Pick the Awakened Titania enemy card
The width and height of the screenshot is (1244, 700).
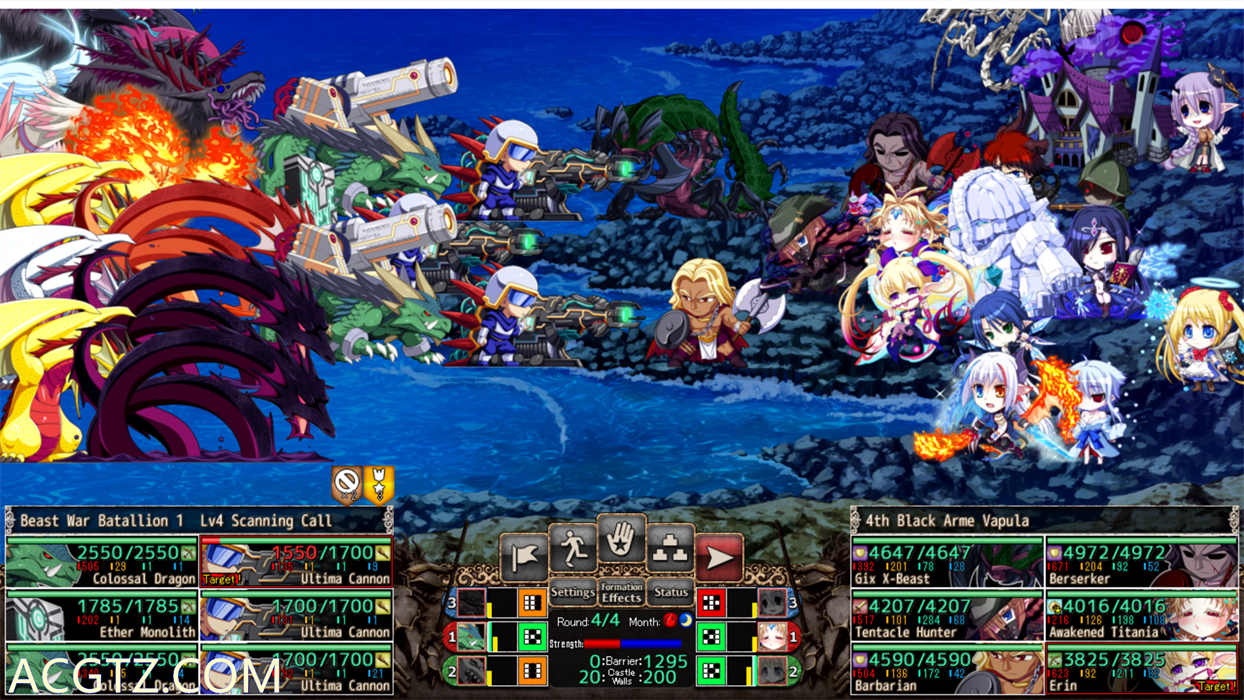pyautogui.click(x=1141, y=615)
